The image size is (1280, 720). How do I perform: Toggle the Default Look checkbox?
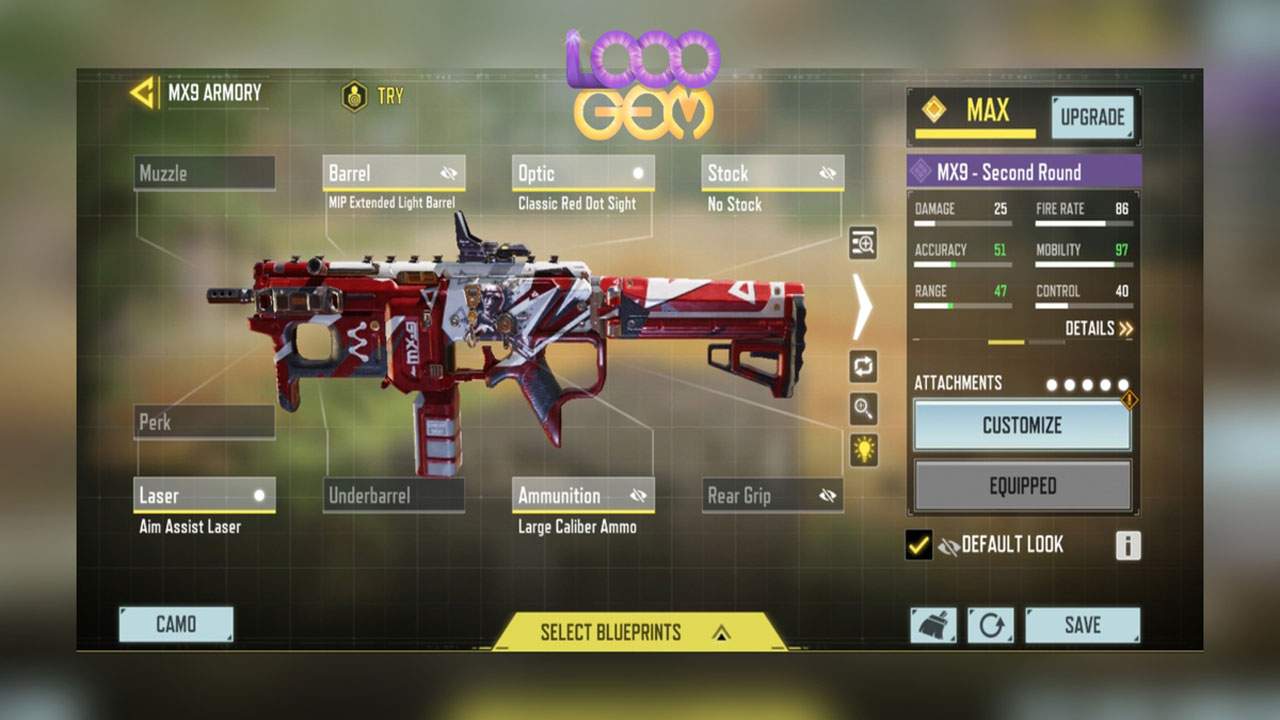pyautogui.click(x=918, y=545)
